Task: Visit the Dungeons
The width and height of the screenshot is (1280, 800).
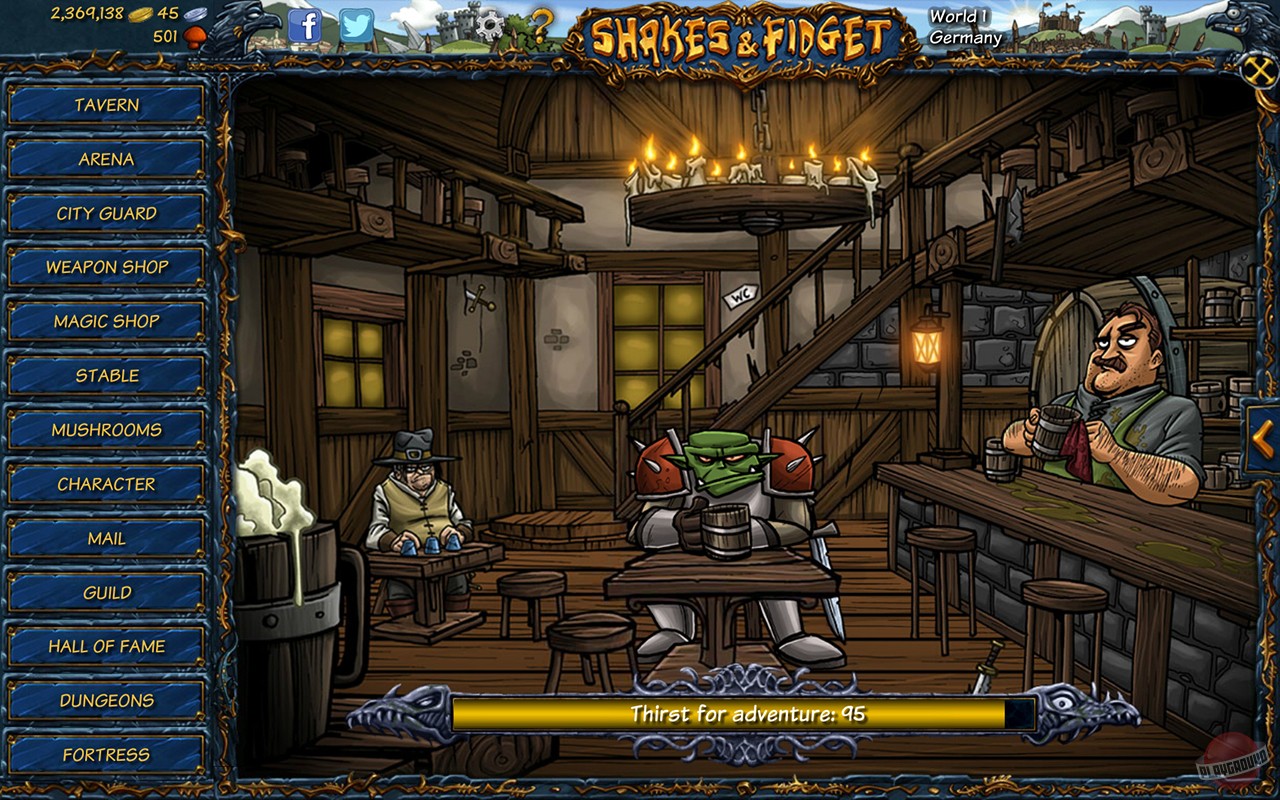Action: [105, 700]
